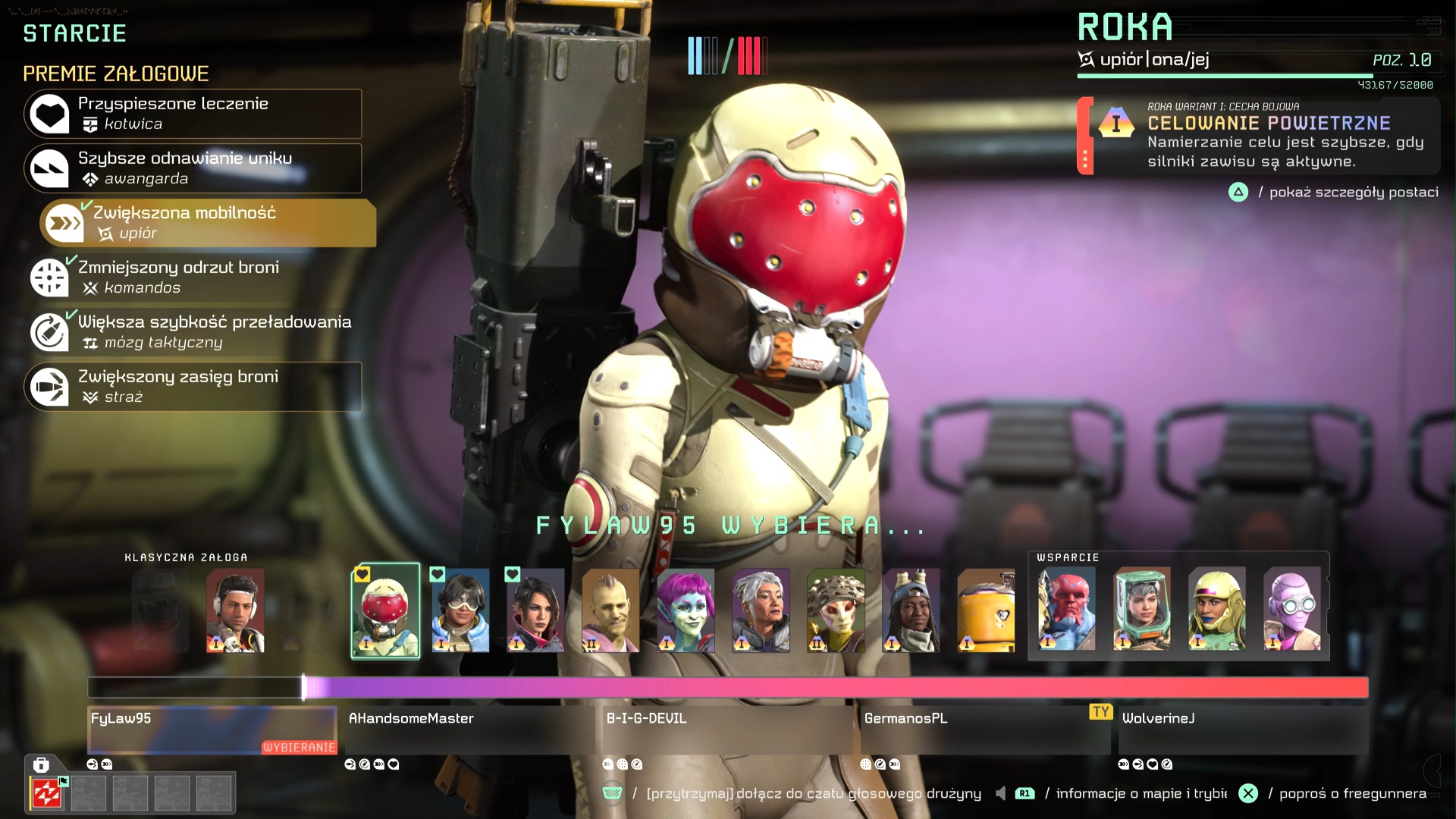Choose Roka's red-helmet portrait
The height and width of the screenshot is (819, 1456).
(385, 610)
